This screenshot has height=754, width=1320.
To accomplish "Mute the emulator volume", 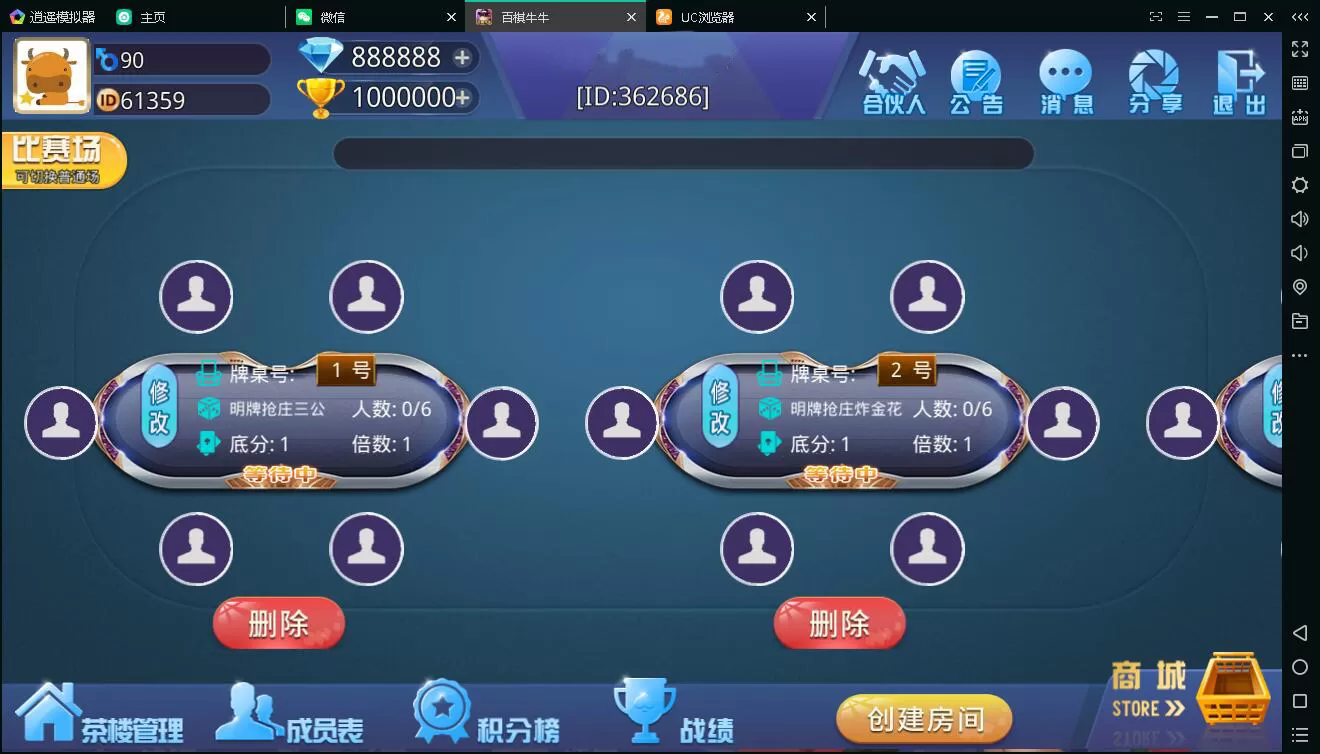I will tap(1299, 252).
